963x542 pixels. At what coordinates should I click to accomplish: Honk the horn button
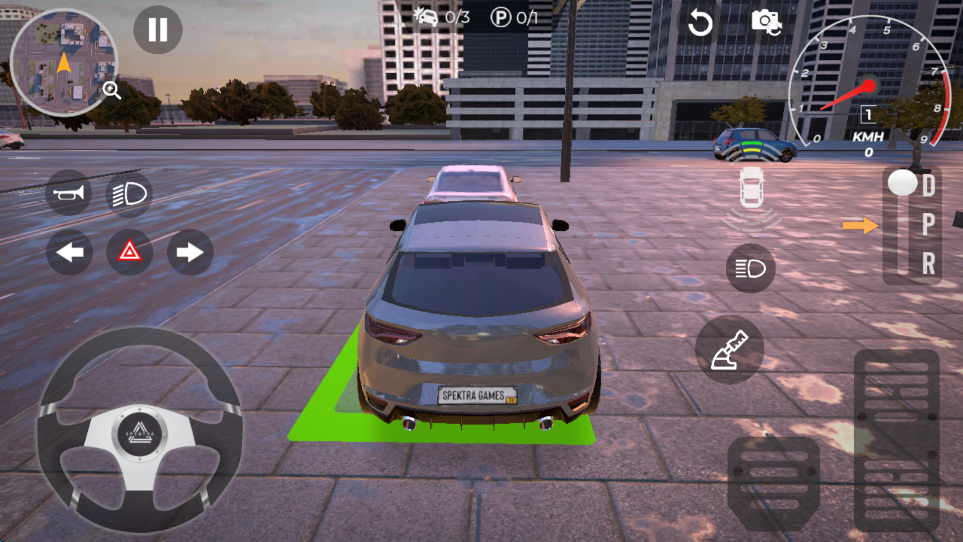(69, 193)
